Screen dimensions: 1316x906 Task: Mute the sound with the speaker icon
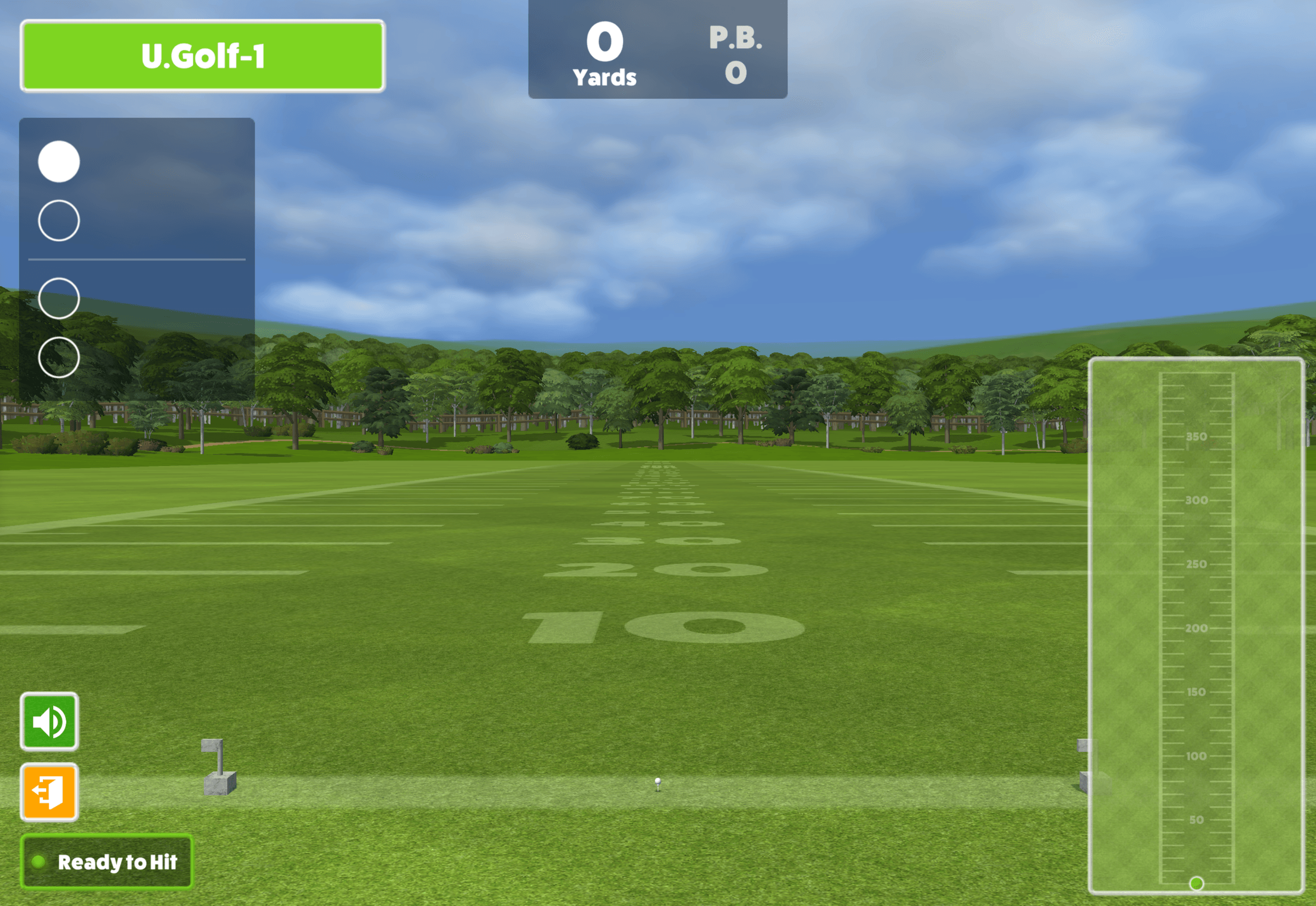[49, 721]
